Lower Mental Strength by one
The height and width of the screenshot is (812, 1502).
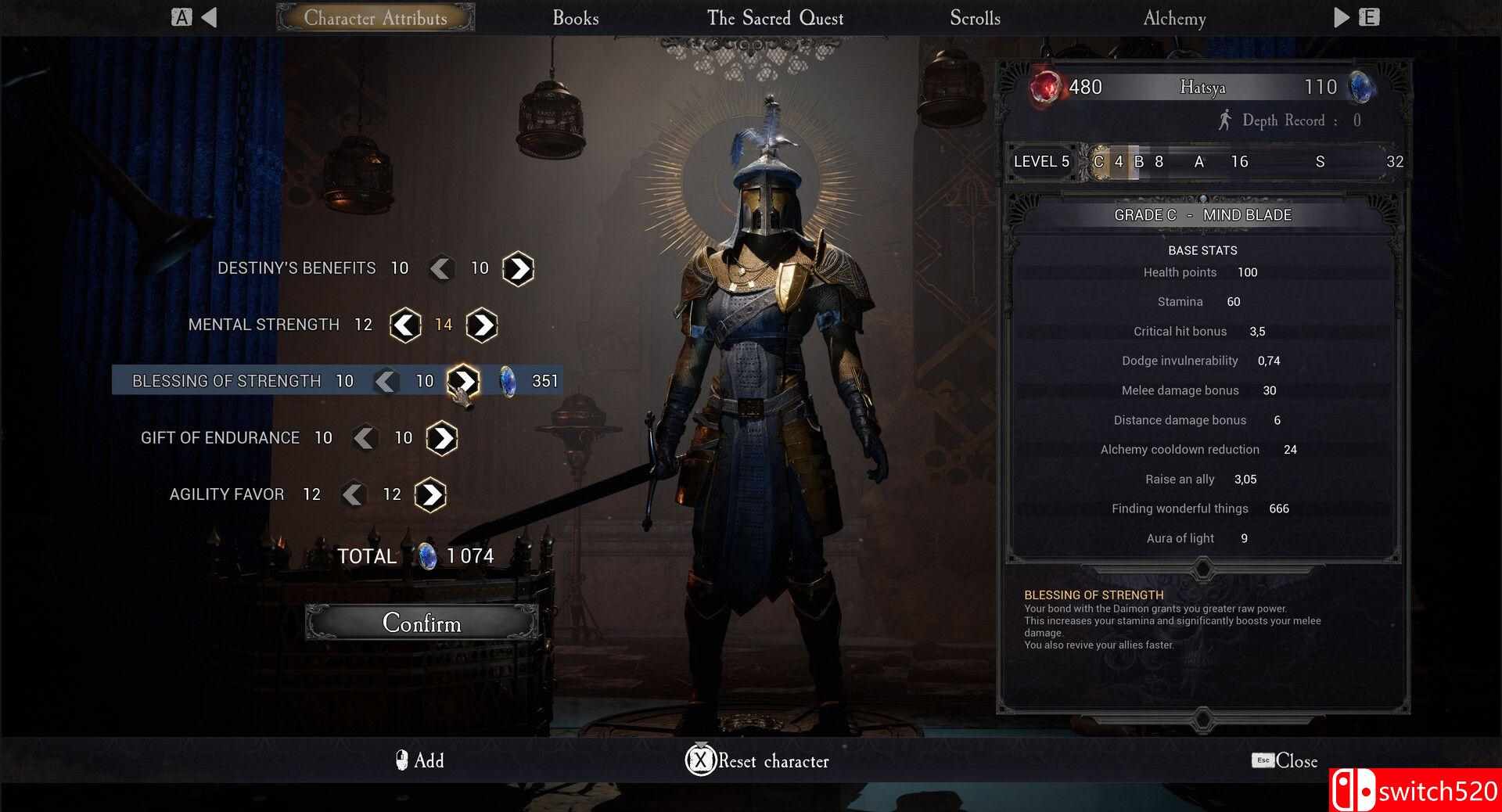(x=405, y=325)
